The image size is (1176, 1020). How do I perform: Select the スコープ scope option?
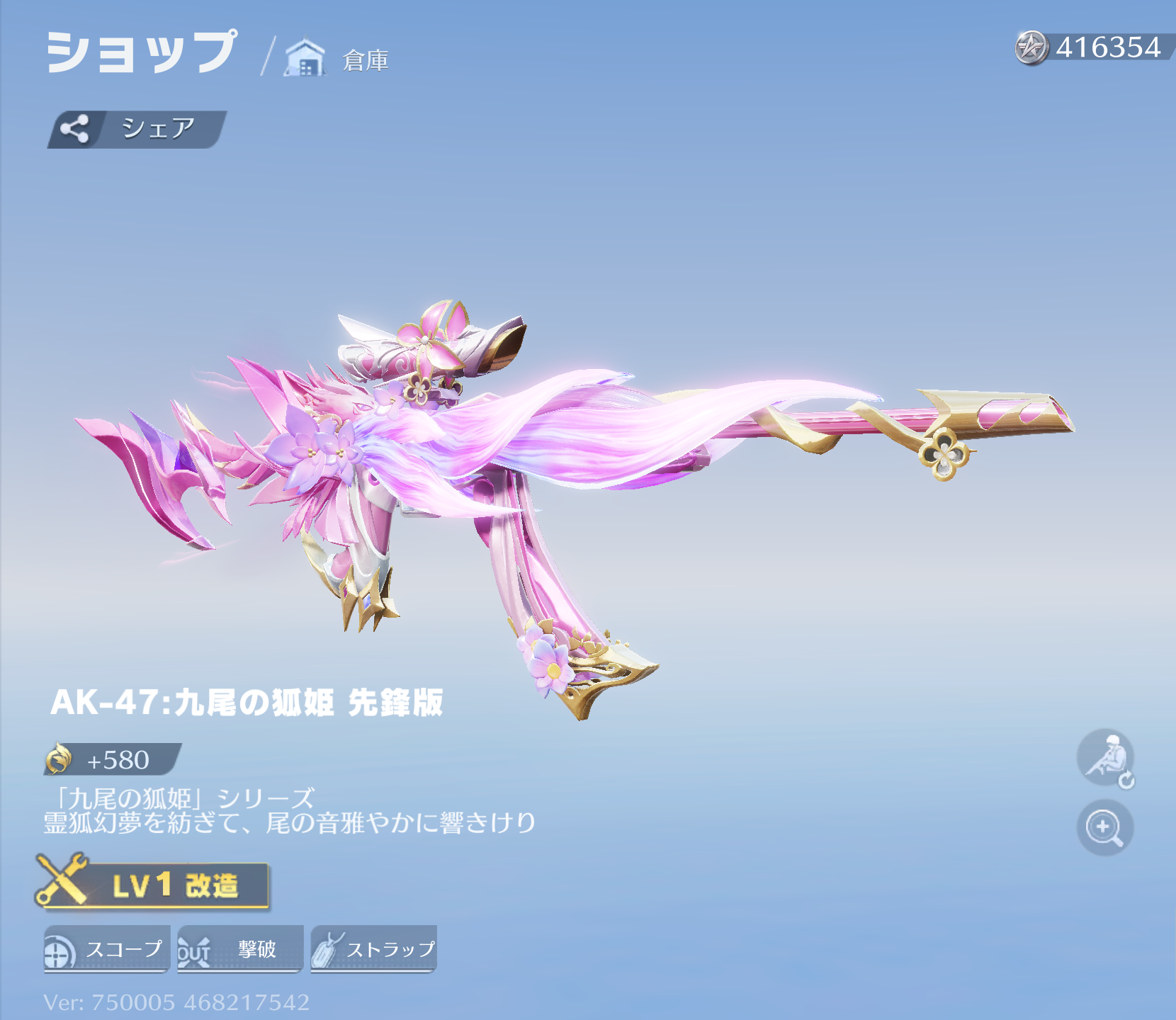(106, 949)
